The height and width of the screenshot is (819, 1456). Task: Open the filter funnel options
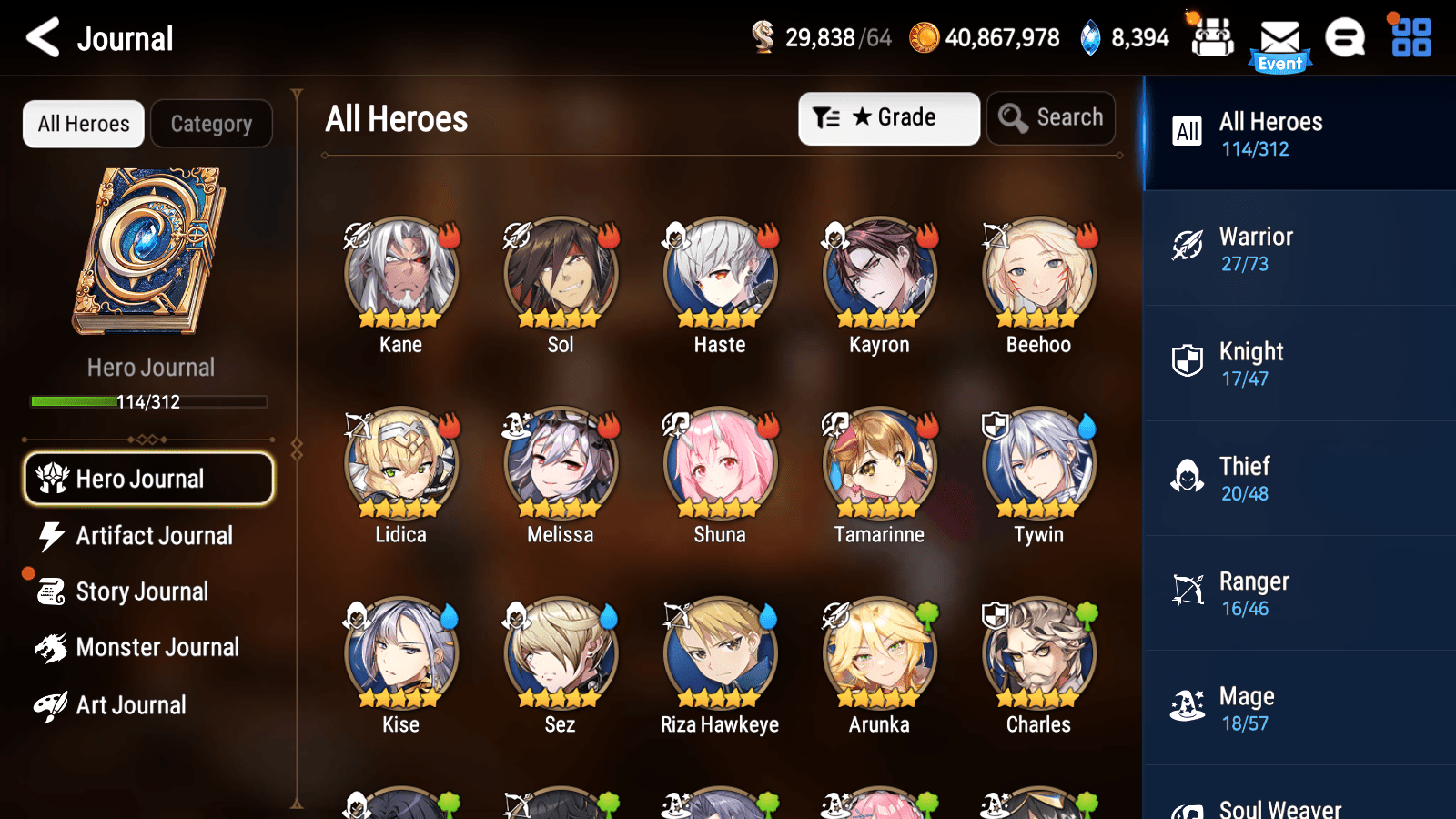tap(827, 117)
